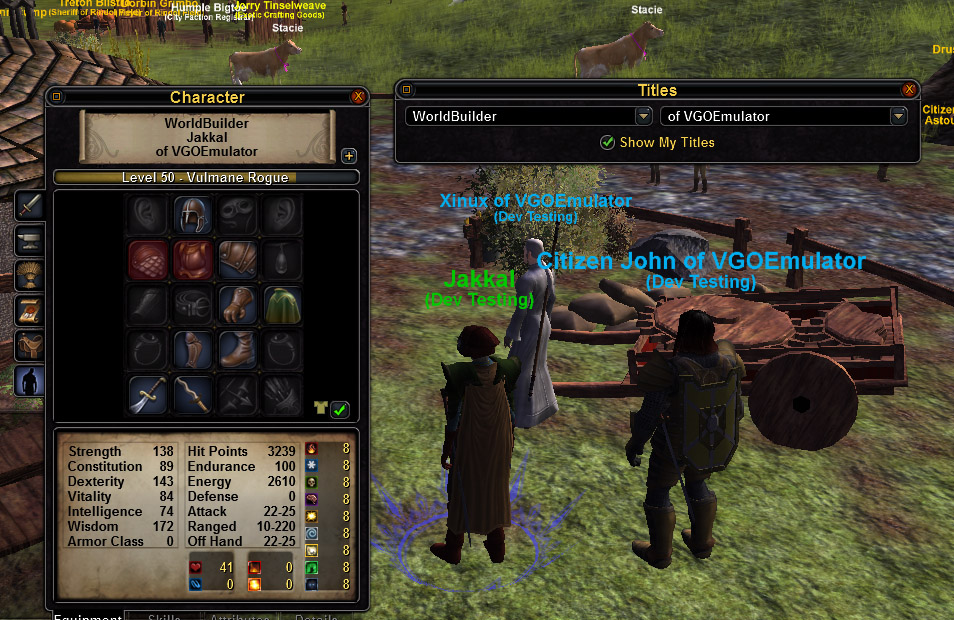Screen dimensions: 954x620
Task: Click the Titles window's top-left pin button
Action: tap(408, 90)
